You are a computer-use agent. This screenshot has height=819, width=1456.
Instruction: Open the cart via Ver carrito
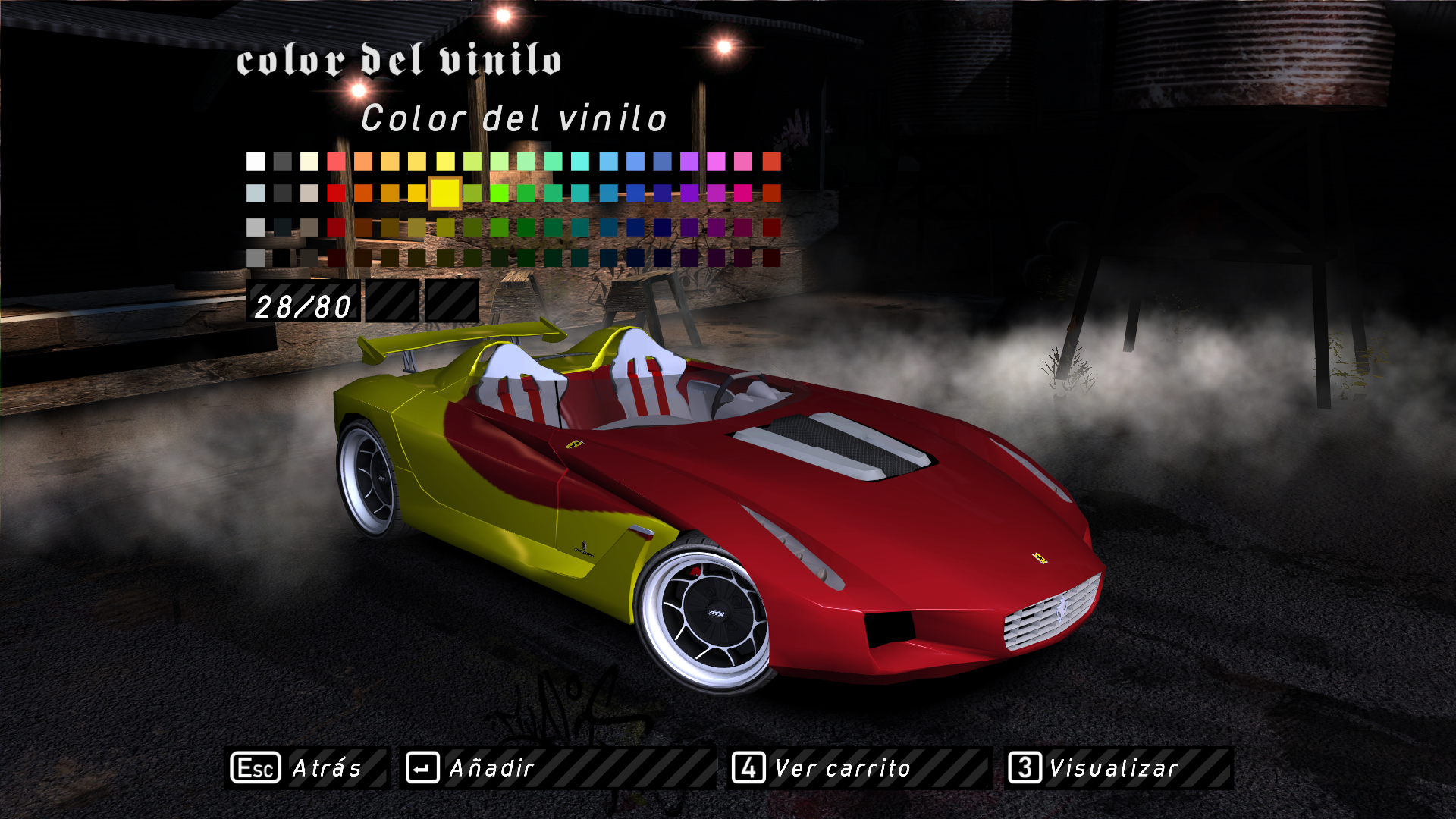click(x=859, y=768)
